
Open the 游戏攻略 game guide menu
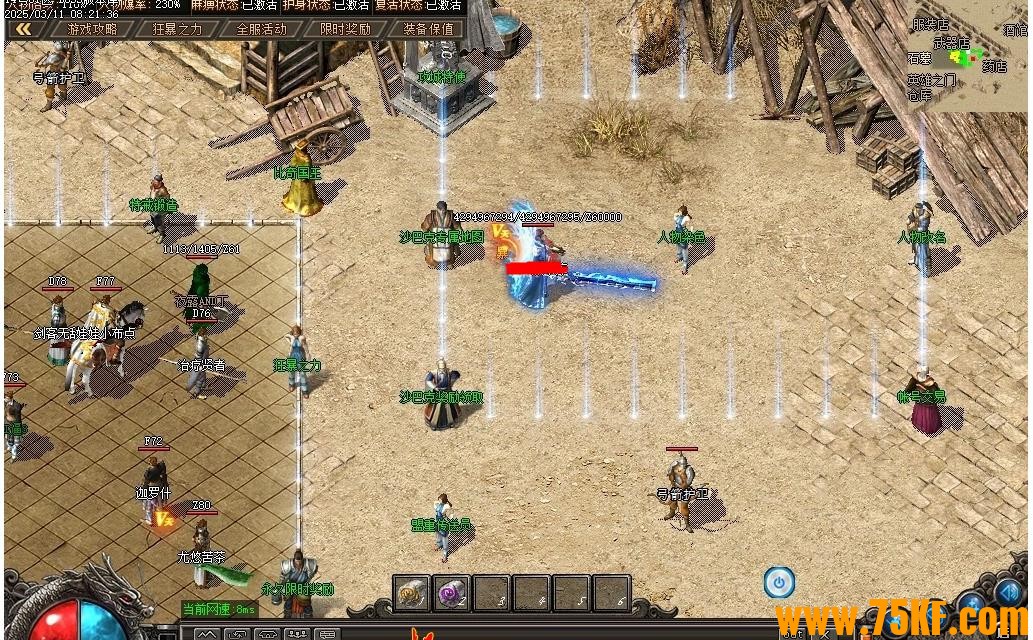[92, 29]
